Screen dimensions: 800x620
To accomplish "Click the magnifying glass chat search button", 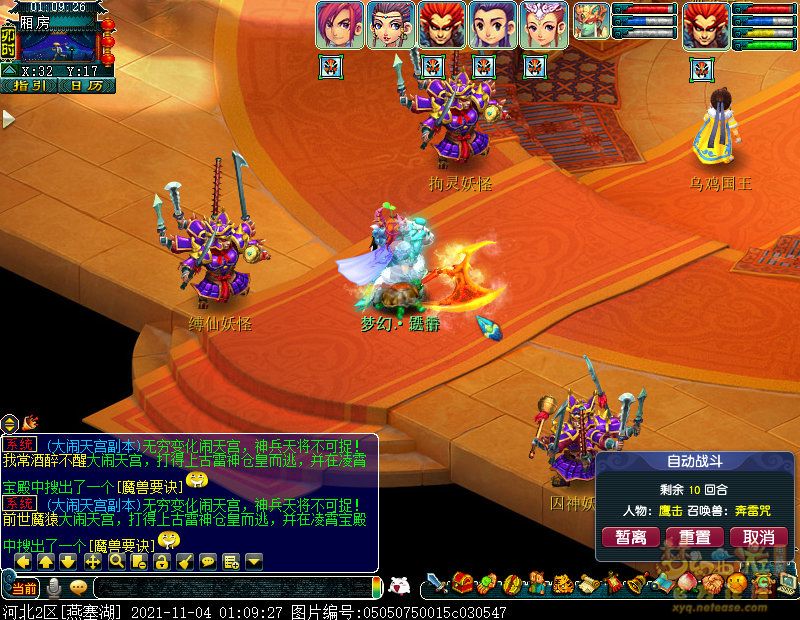I will coord(116,561).
